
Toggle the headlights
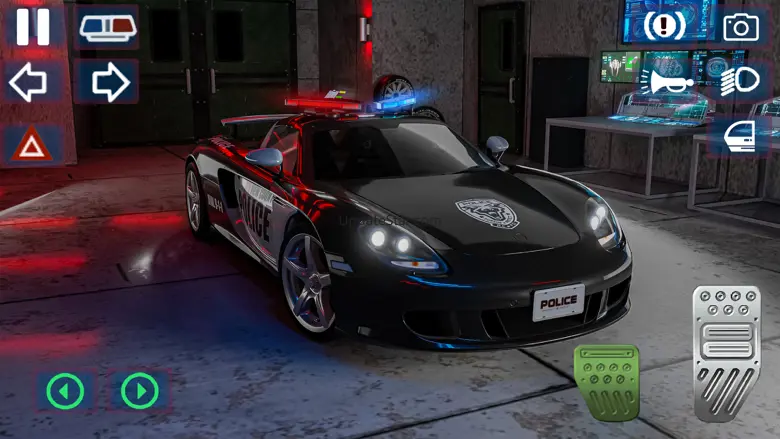tap(740, 82)
